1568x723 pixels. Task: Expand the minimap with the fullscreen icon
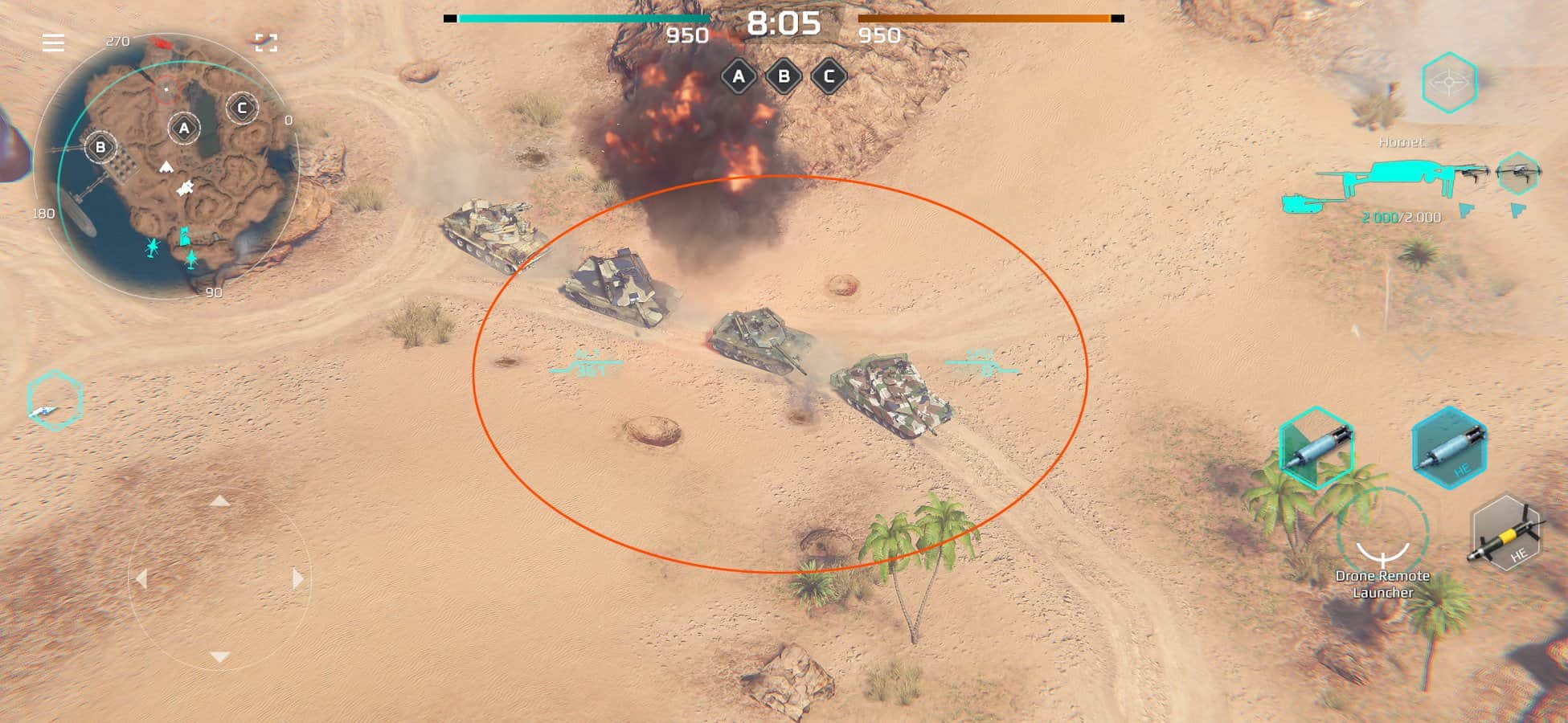[x=266, y=43]
